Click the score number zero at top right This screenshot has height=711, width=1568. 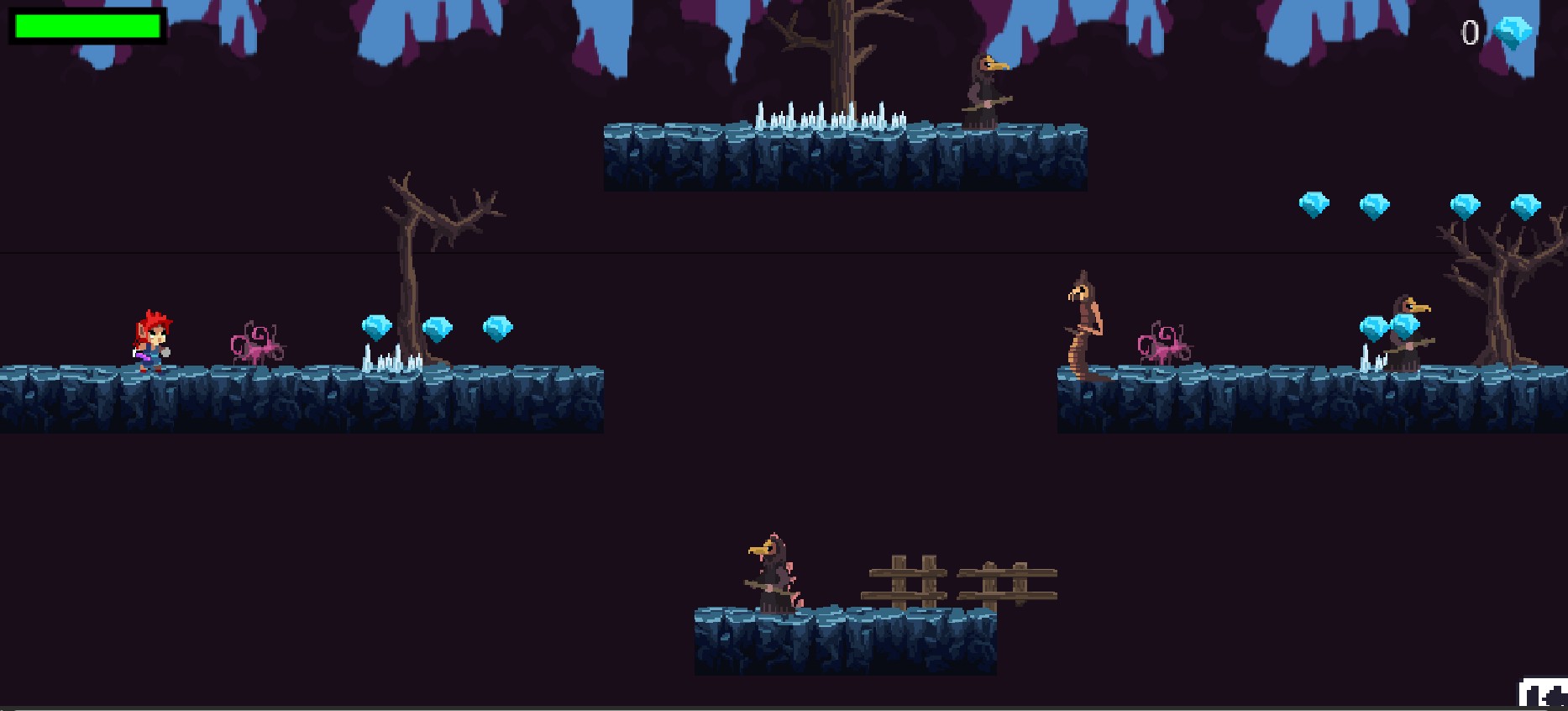[1469, 33]
